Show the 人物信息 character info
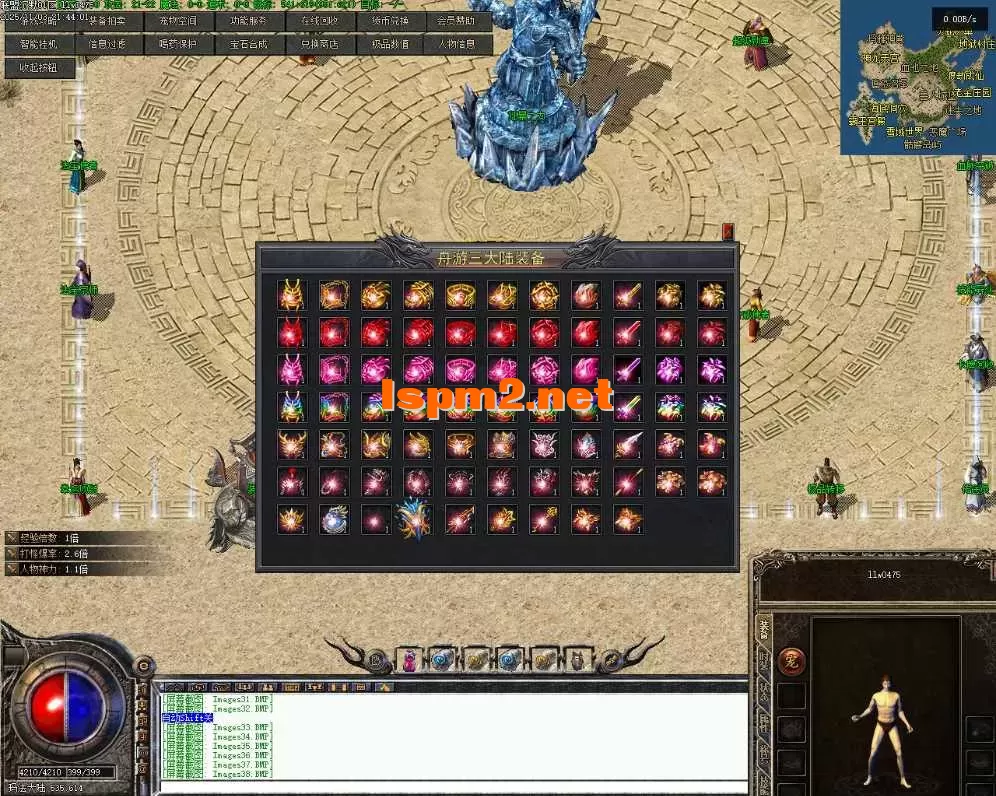This screenshot has width=996, height=796. pyautogui.click(x=459, y=44)
